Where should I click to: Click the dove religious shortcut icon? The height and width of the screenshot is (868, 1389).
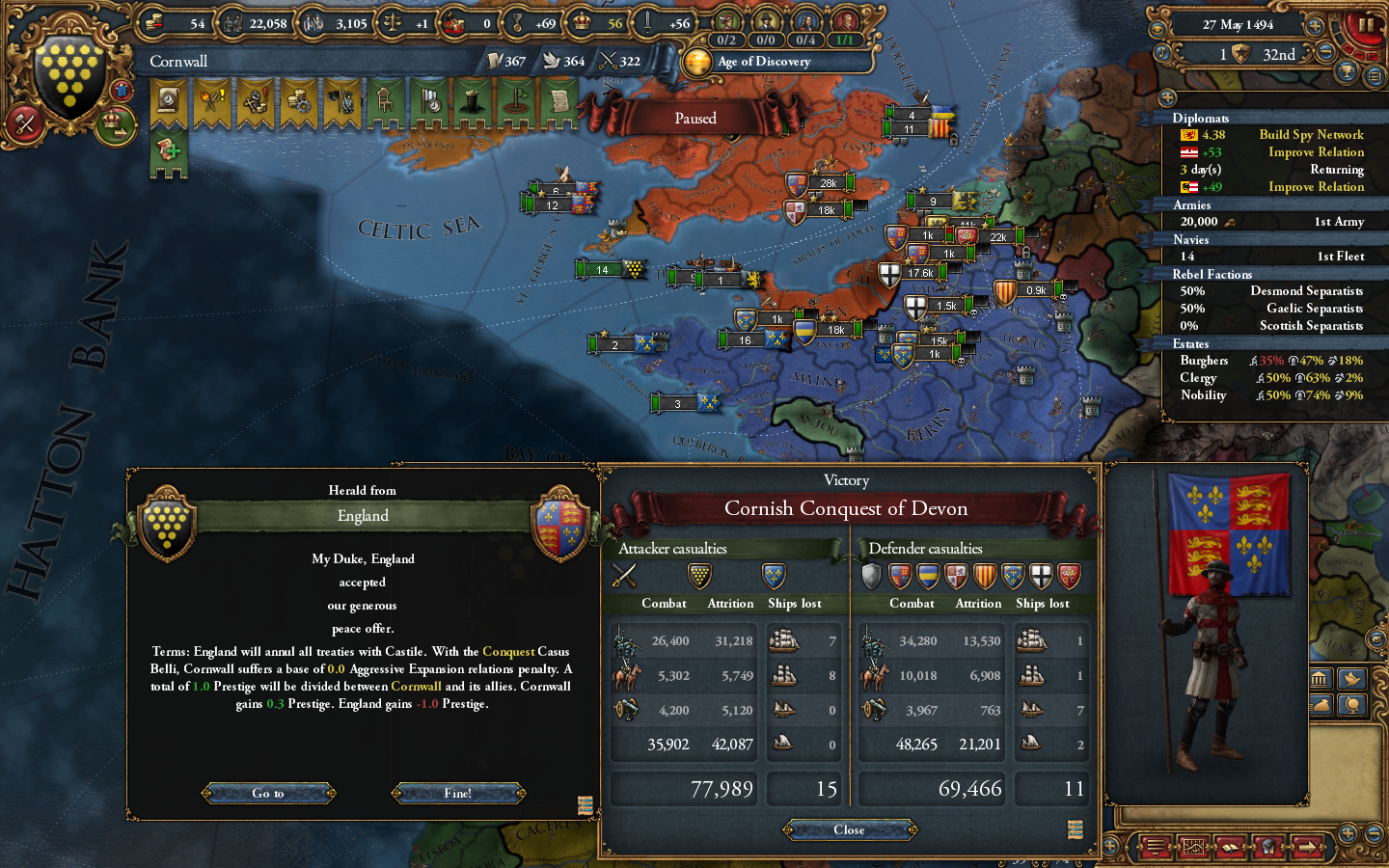point(1351,679)
